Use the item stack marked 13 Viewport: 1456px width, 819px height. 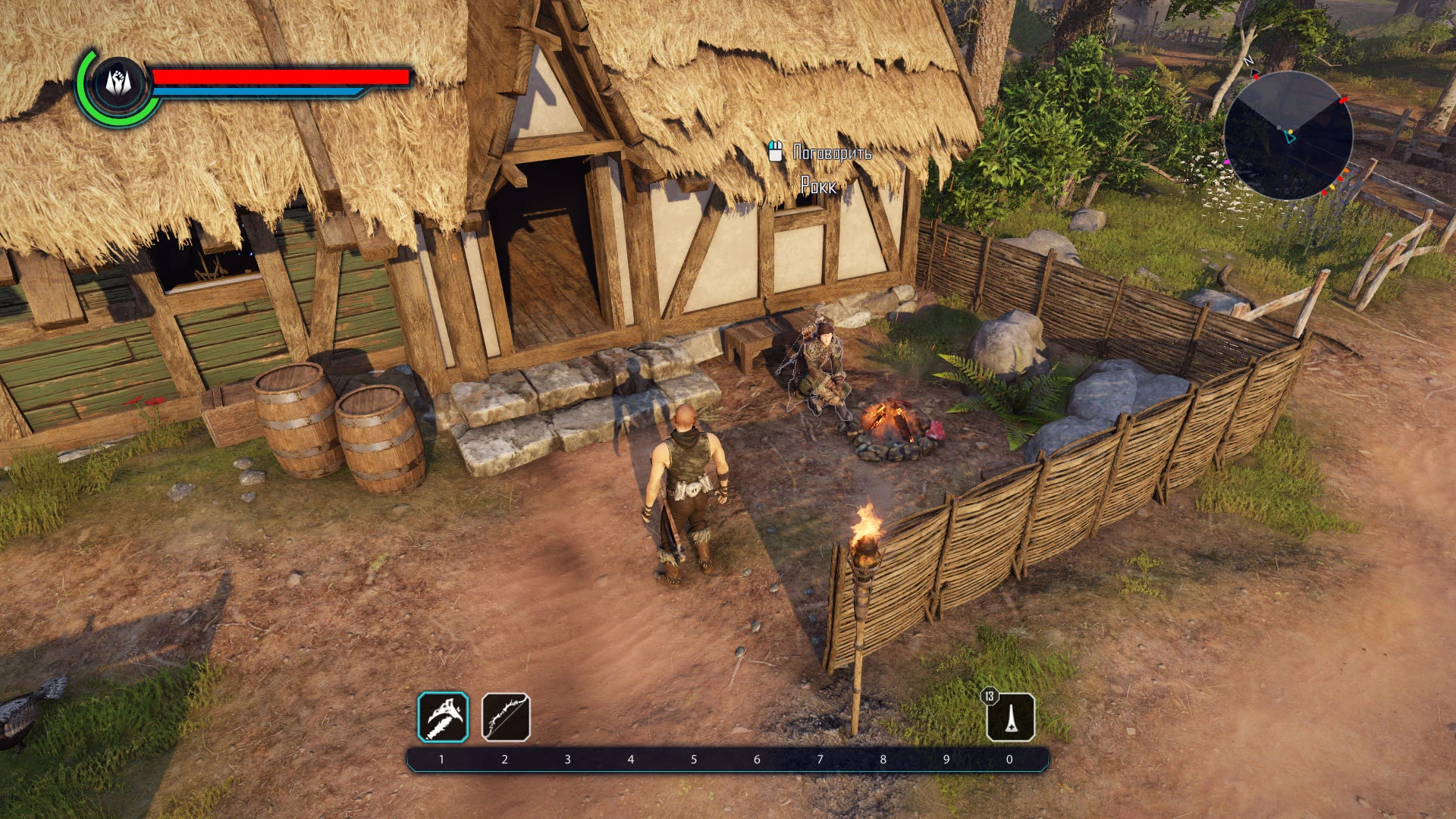[x=1011, y=717]
